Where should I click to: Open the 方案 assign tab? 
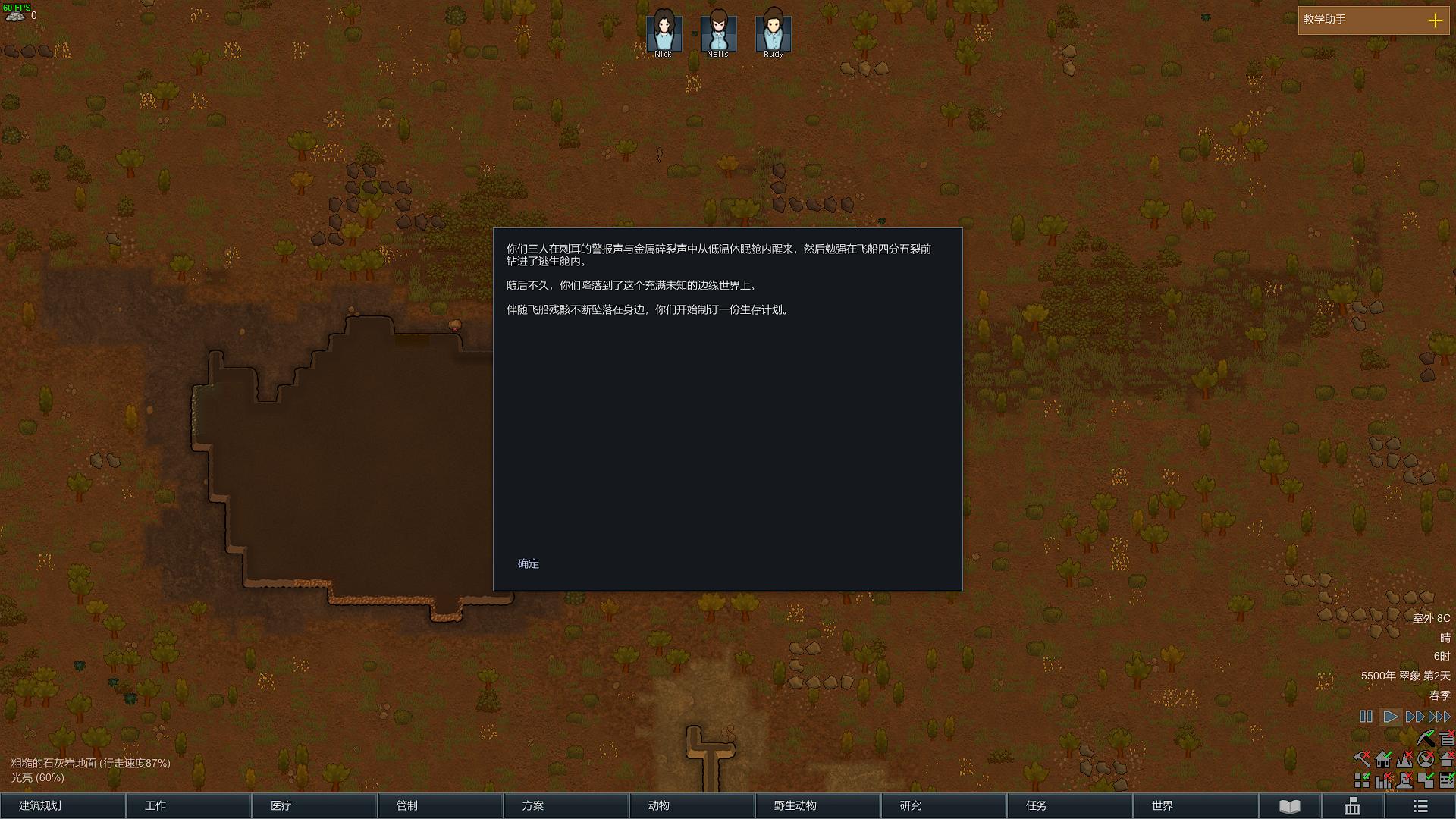(566, 805)
